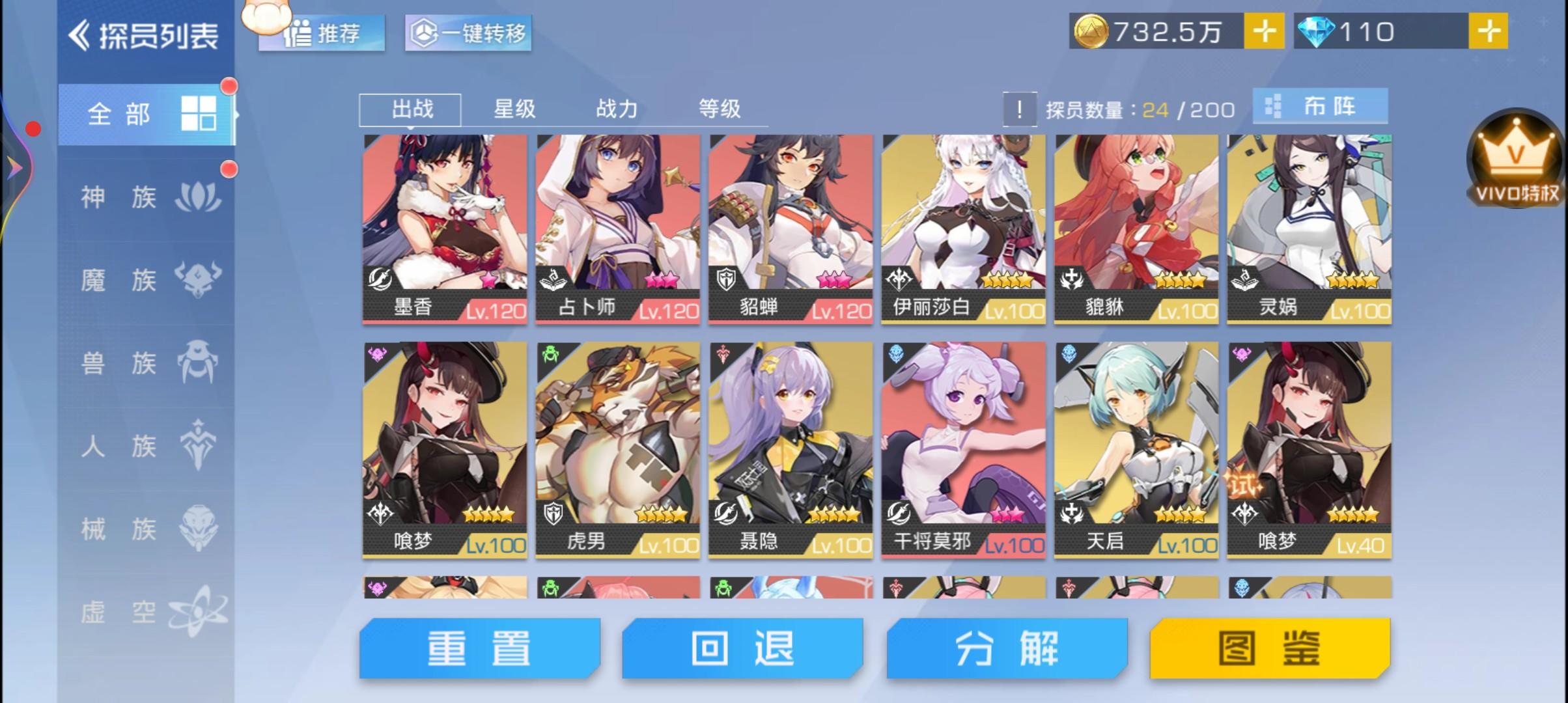Toggle the 等级 sort option

pyautogui.click(x=719, y=109)
